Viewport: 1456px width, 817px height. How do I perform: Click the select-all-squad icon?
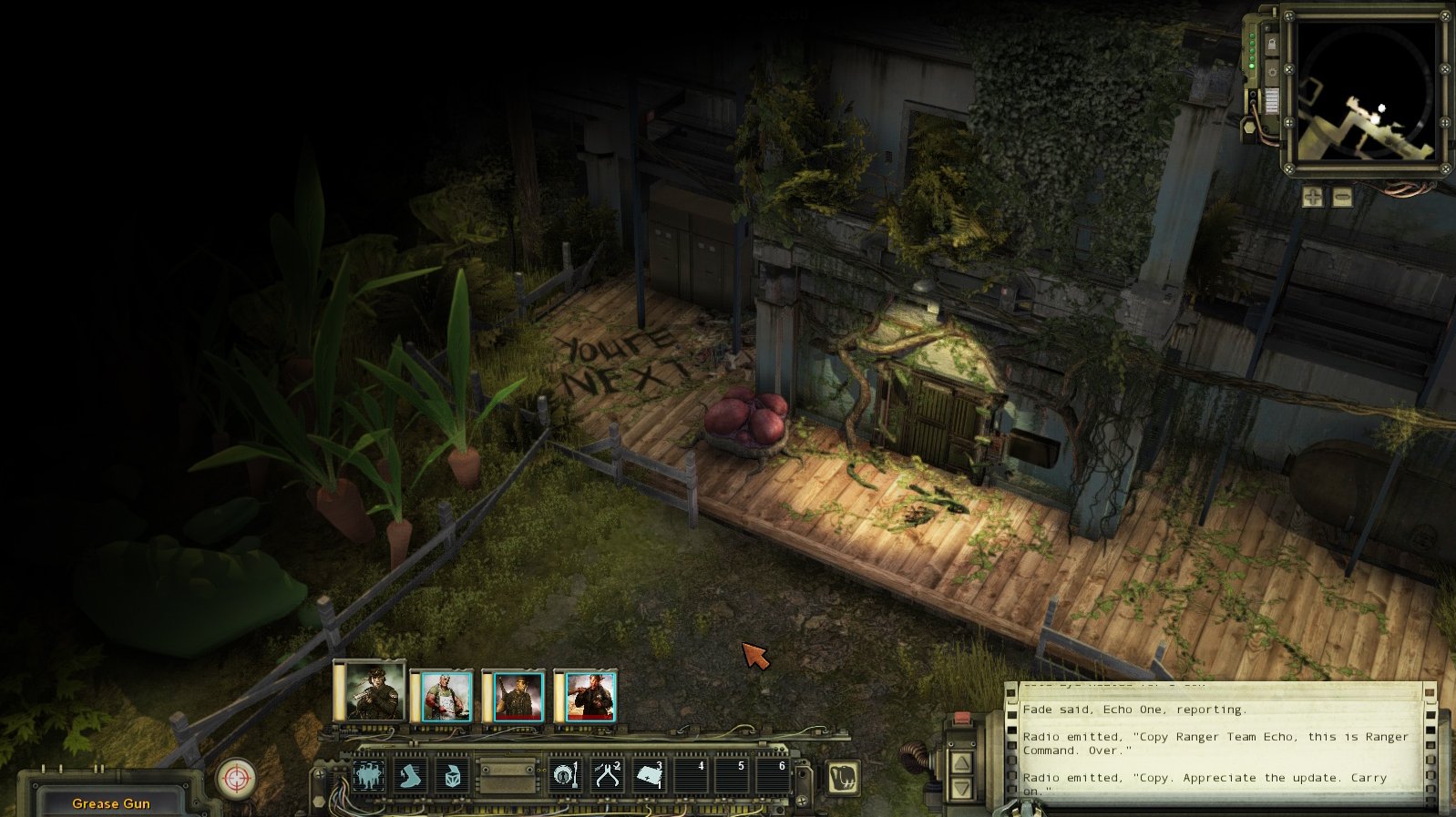[x=369, y=777]
